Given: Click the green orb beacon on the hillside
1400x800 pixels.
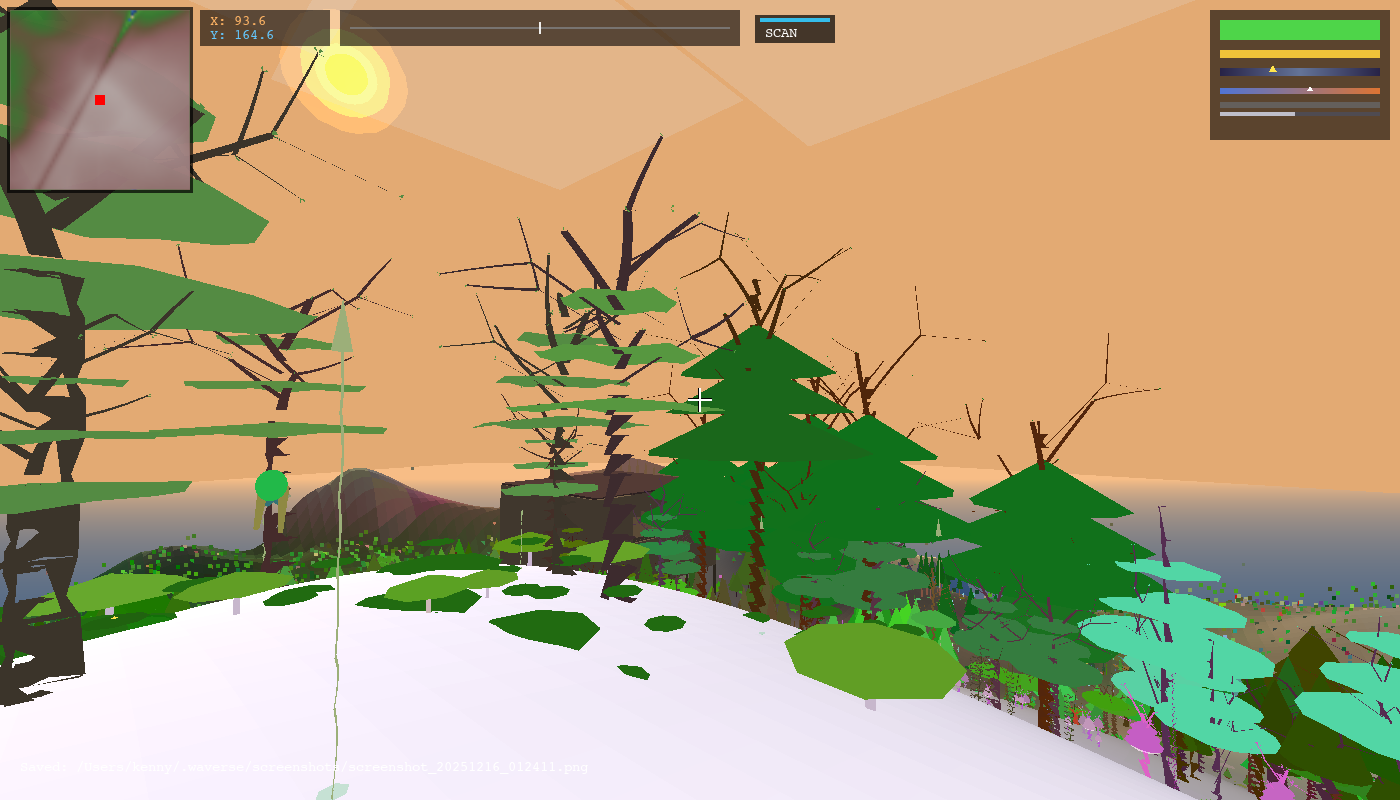Looking at the screenshot, I should tap(271, 486).
